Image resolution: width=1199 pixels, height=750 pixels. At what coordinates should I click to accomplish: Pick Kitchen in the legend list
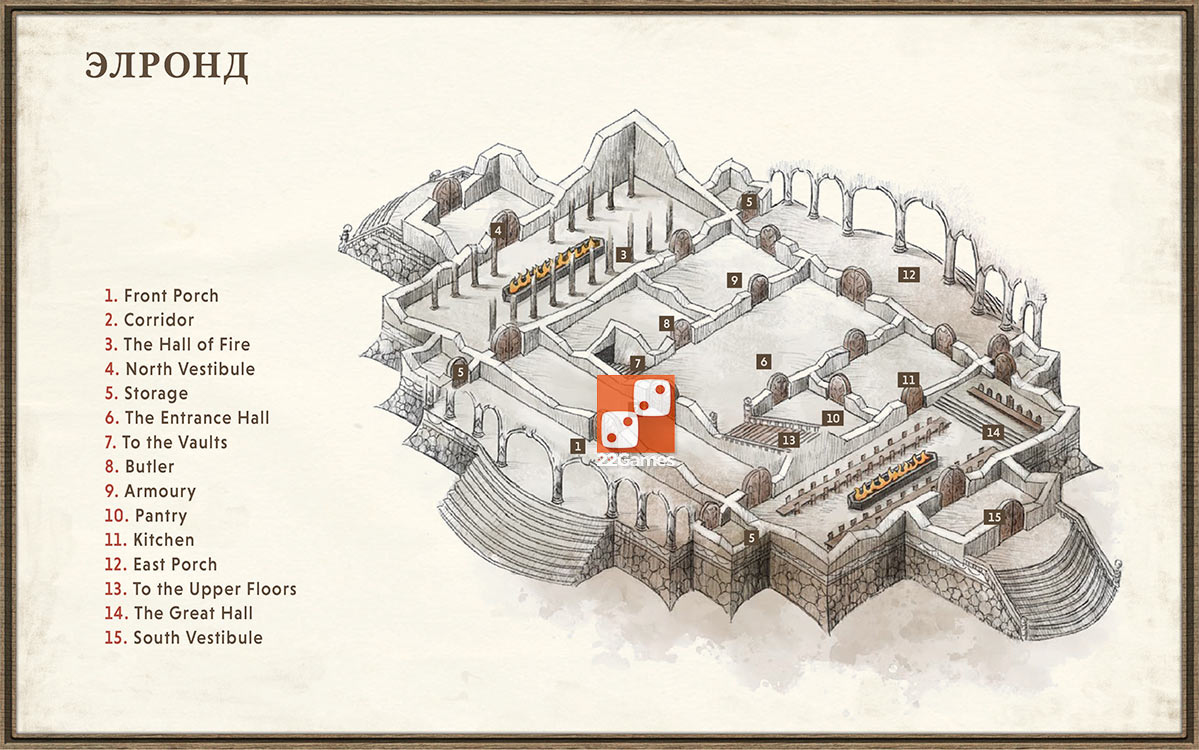(149, 540)
